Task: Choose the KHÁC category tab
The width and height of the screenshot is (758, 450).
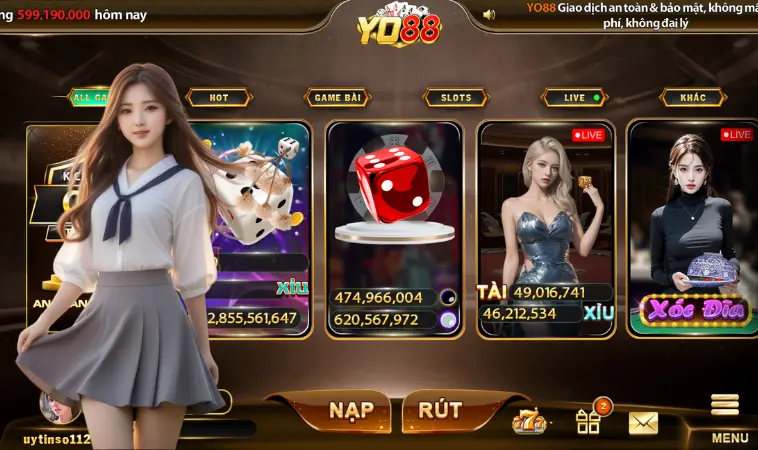Action: pyautogui.click(x=692, y=97)
